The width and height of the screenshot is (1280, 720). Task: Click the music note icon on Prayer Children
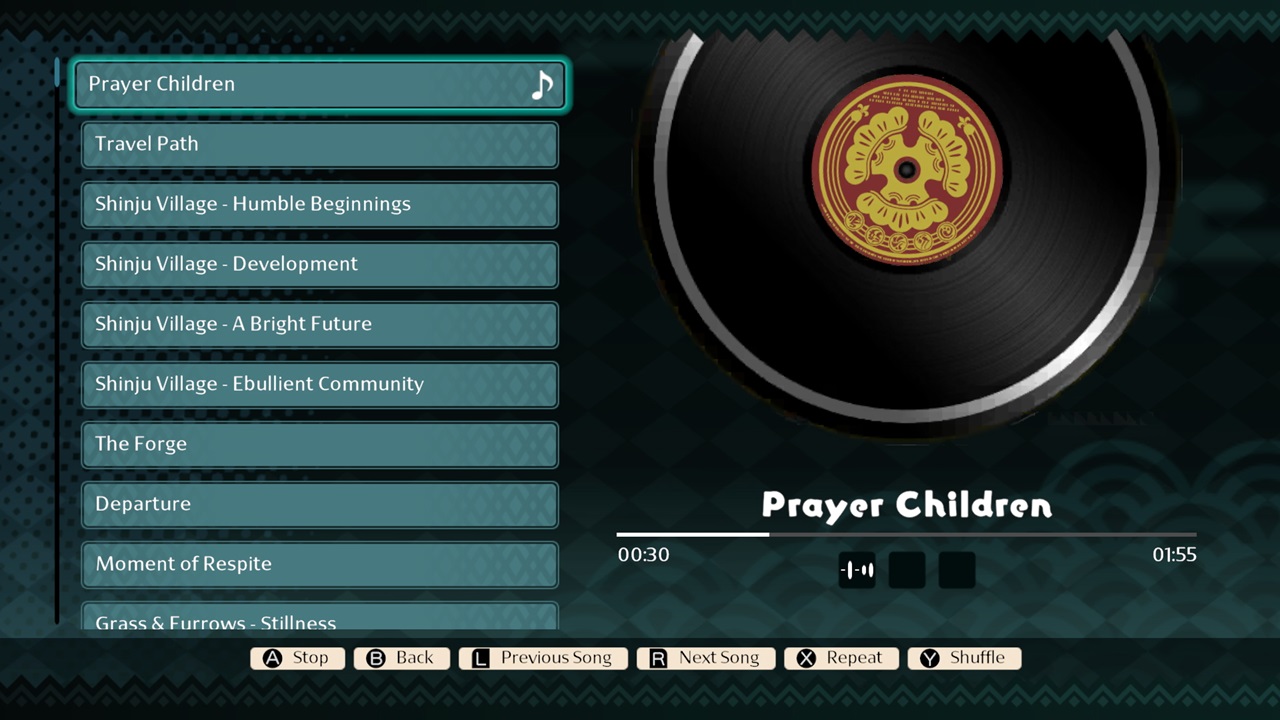point(542,85)
